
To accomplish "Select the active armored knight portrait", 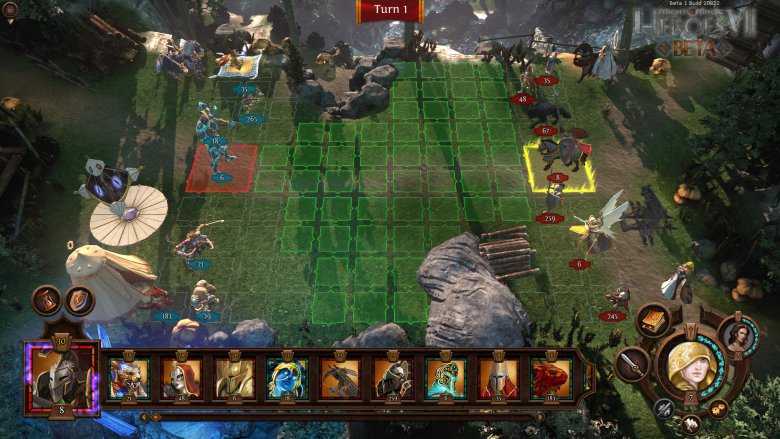I will coord(59,378).
